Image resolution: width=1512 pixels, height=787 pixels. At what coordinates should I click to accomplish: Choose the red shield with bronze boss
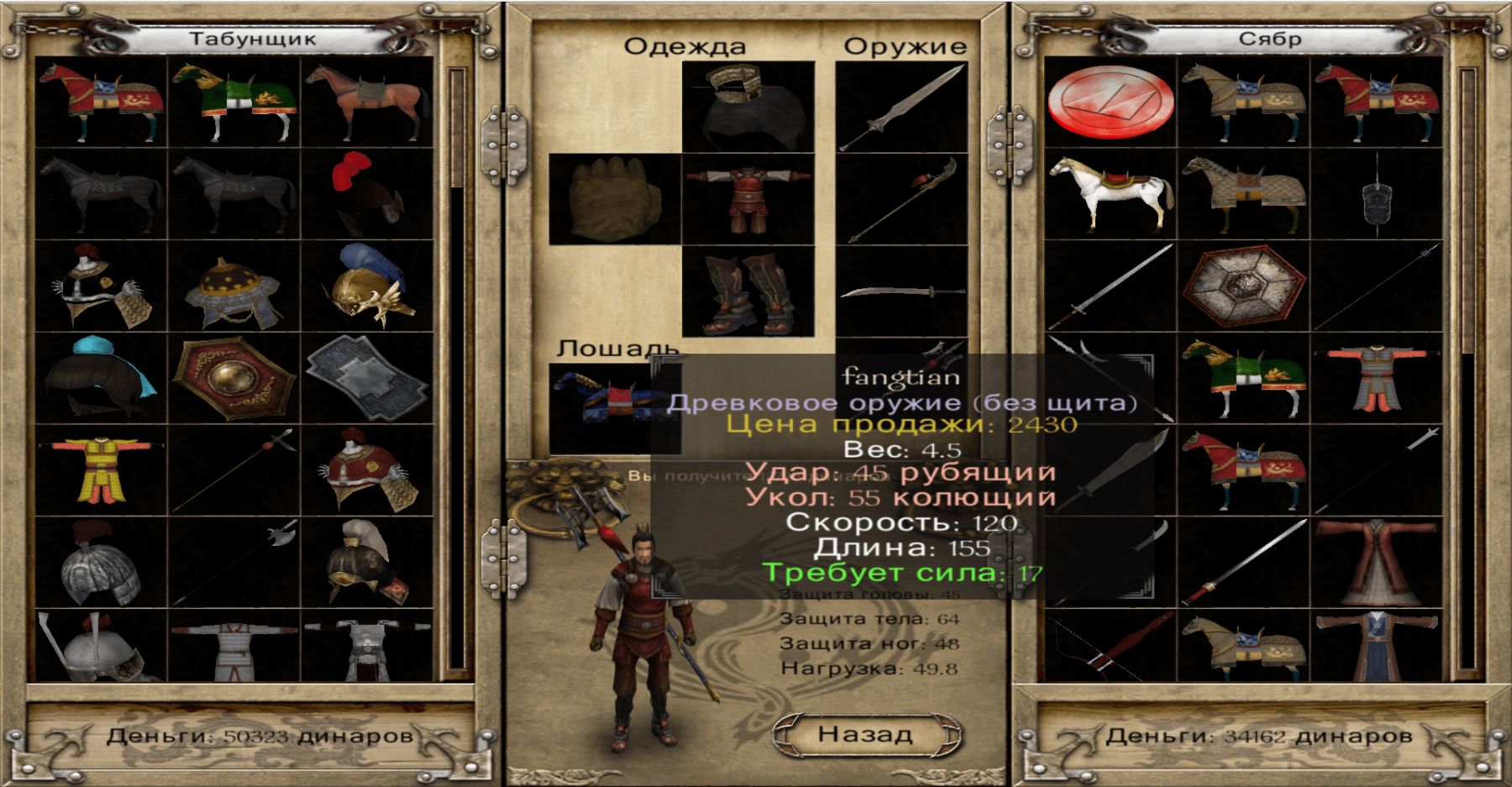pos(234,378)
